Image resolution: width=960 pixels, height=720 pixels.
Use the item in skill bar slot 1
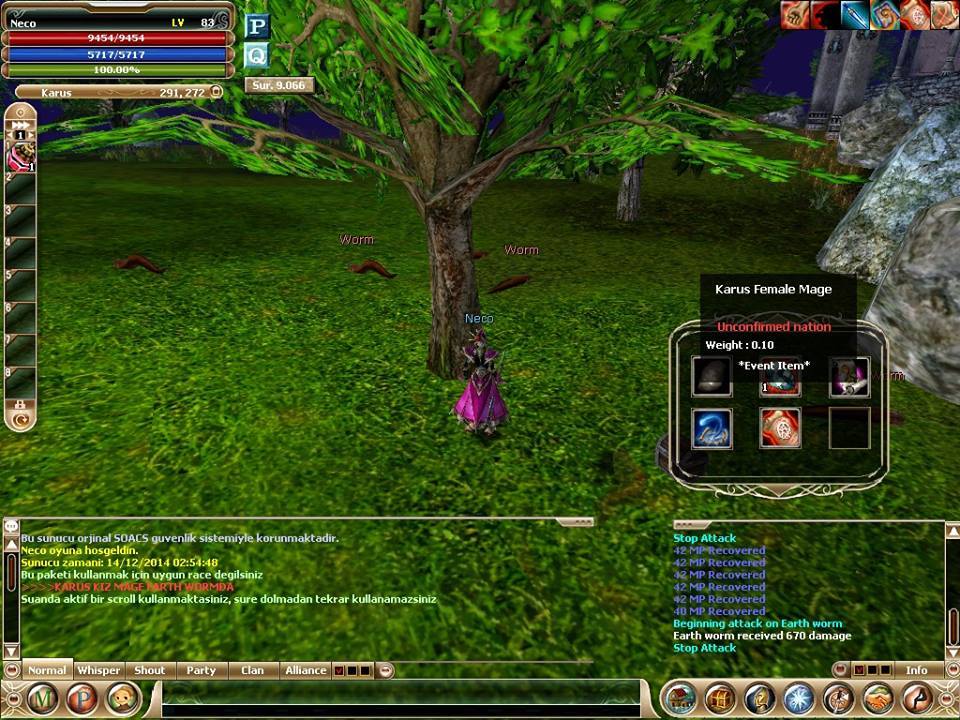point(21,155)
